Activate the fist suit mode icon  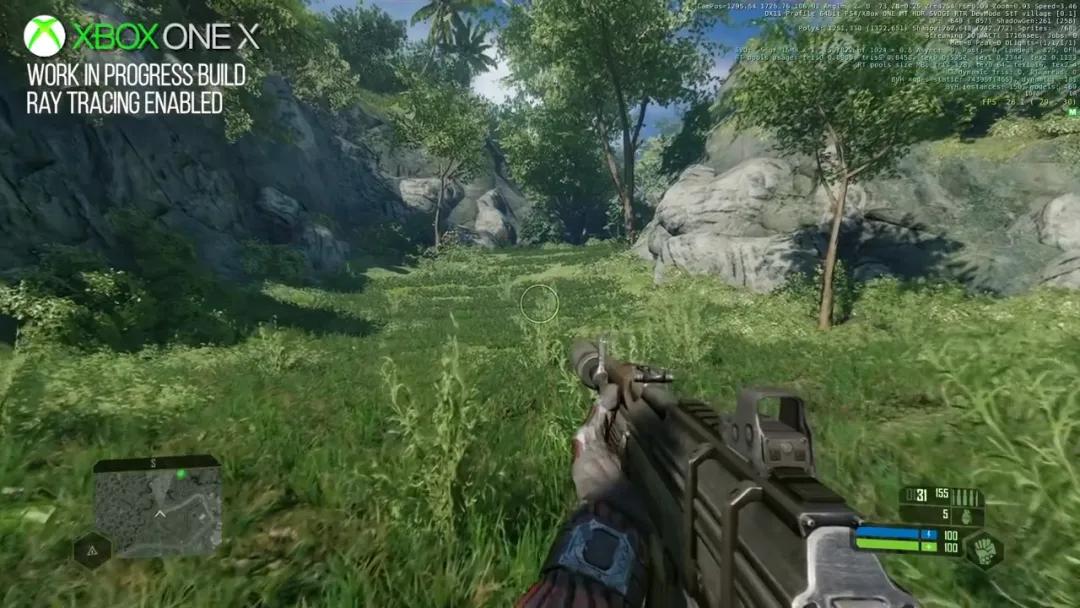[x=982, y=549]
